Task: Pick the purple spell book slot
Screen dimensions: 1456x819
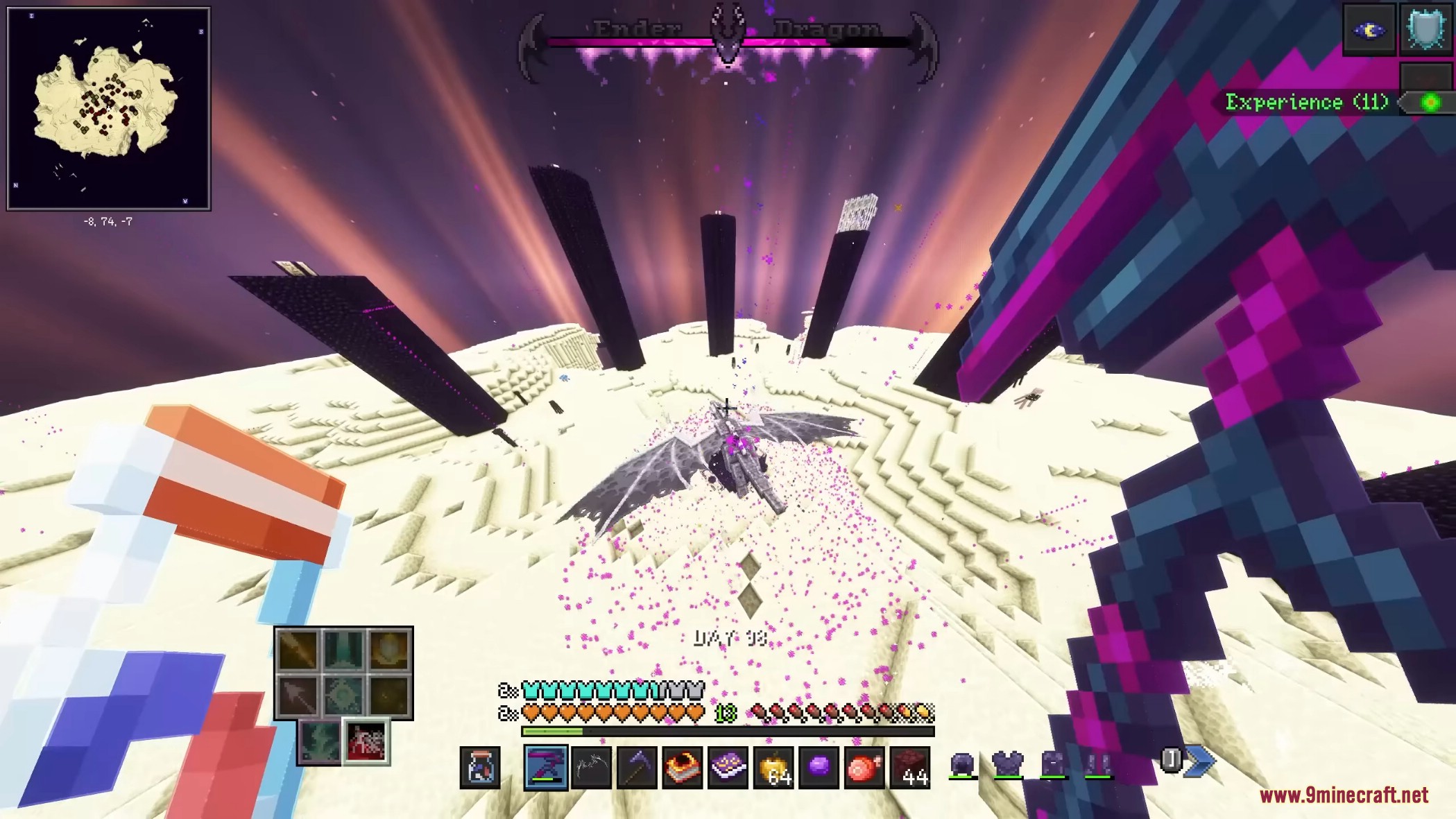Action: click(728, 768)
